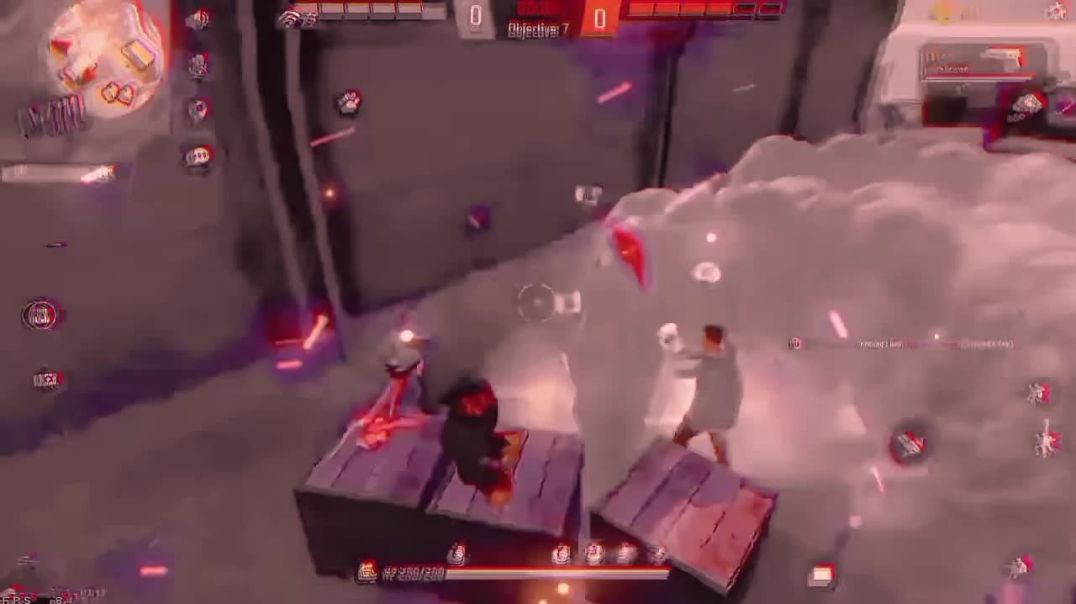
Task: Tap the left-hand fire button
Action: tap(42, 315)
